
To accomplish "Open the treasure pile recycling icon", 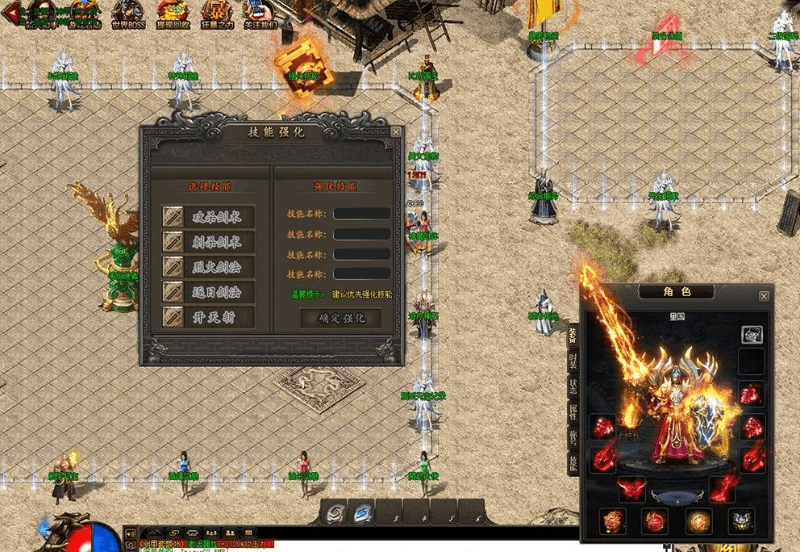I will 171,13.
